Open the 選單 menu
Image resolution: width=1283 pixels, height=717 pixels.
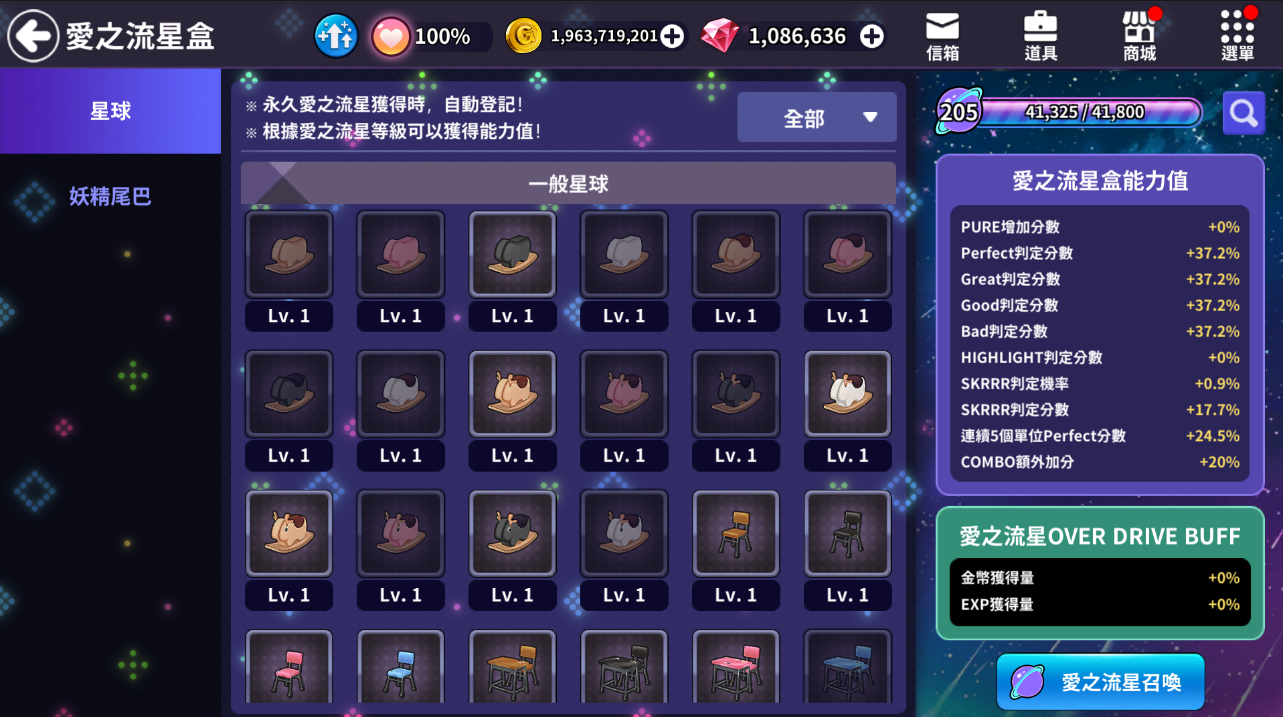click(x=1237, y=37)
